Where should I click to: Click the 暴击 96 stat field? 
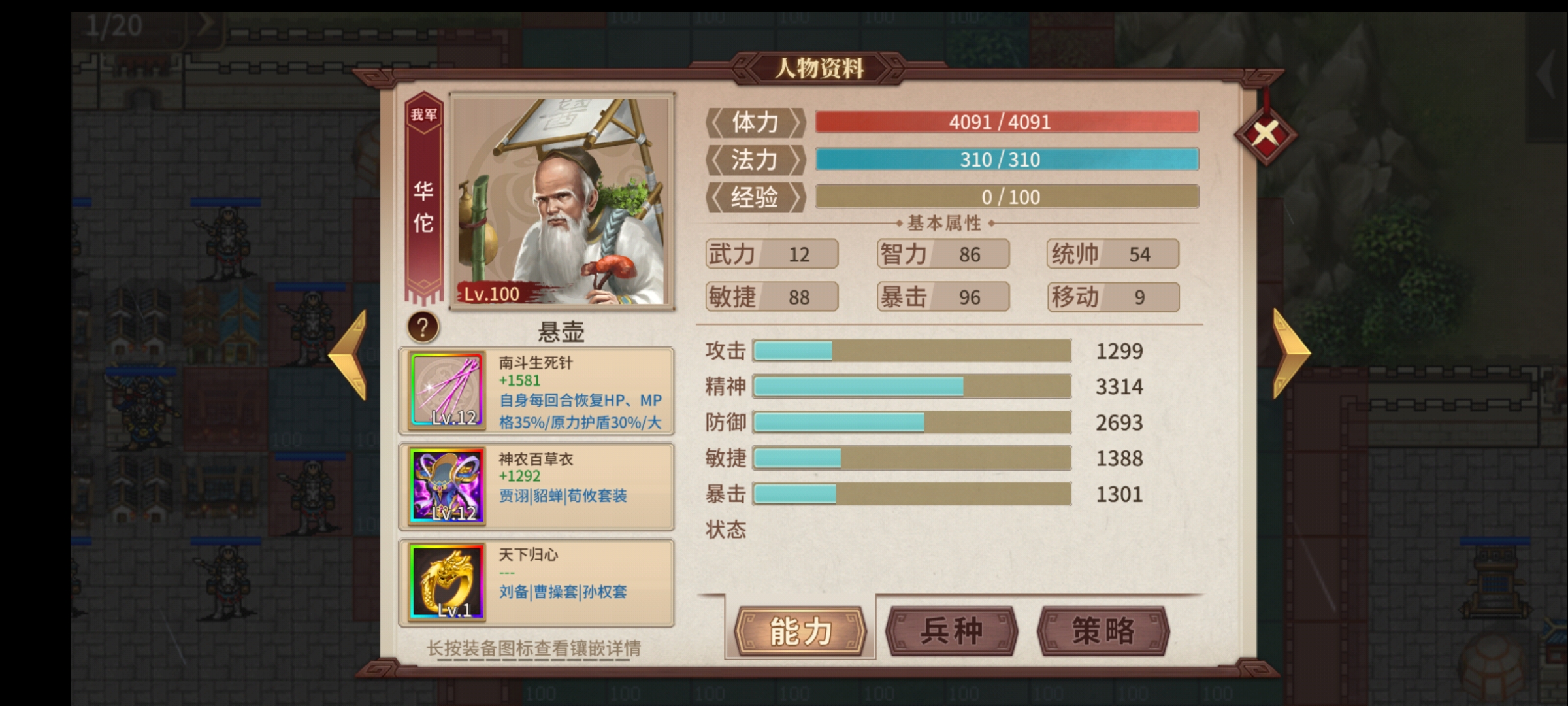click(x=943, y=296)
